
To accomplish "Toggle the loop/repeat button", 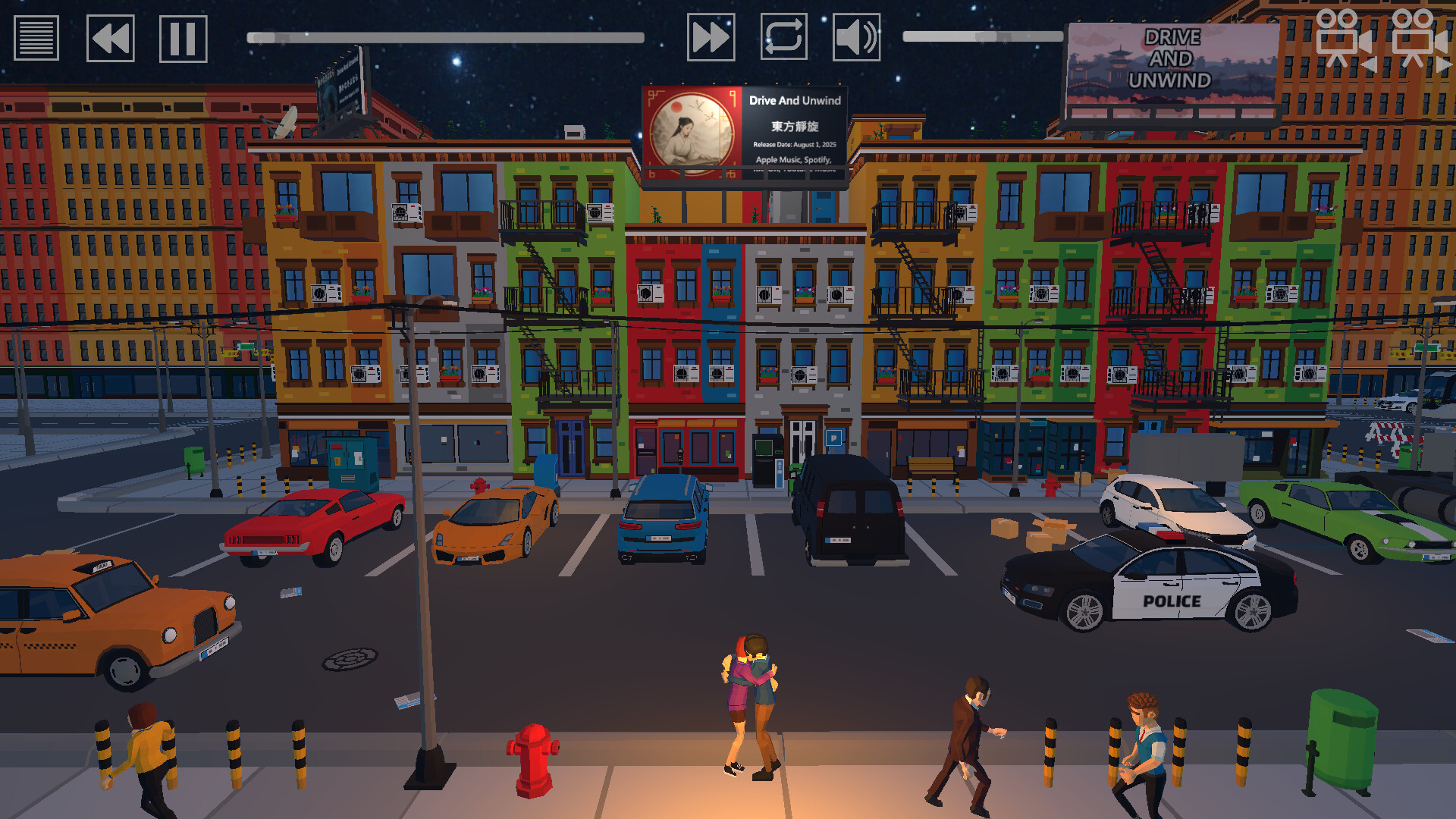I will tap(783, 37).
